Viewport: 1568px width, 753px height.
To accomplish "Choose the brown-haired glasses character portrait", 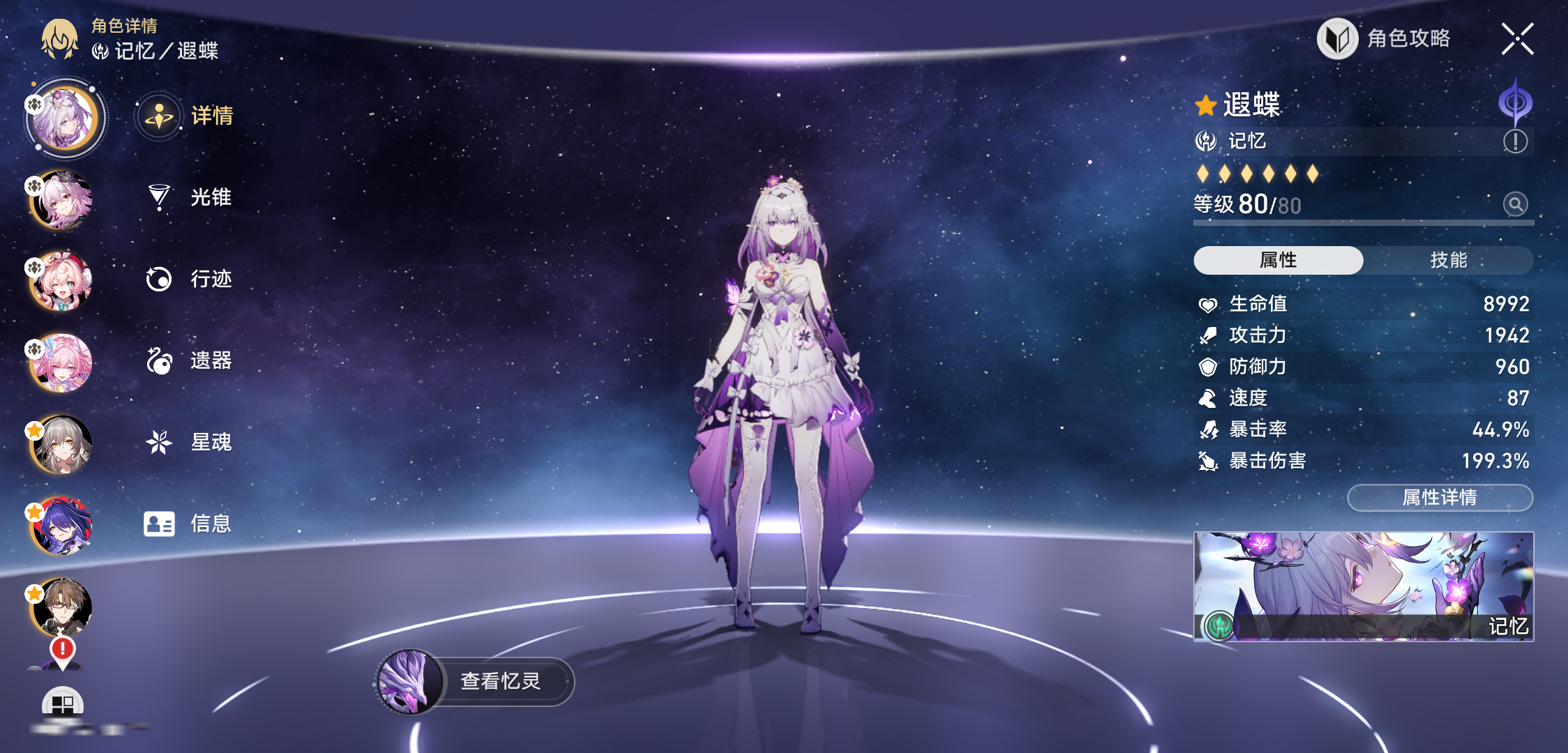I will [62, 607].
